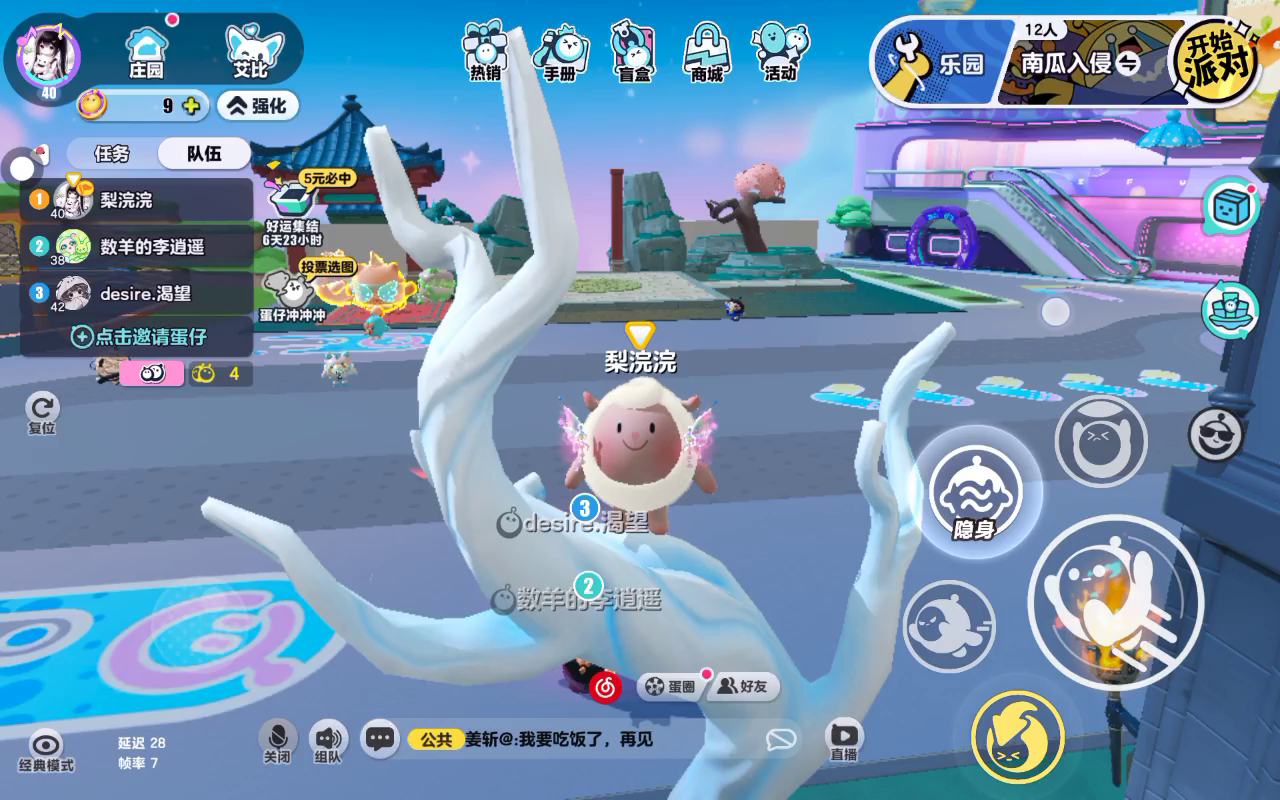
Task: Open the 活动 events menu
Action: pyautogui.click(x=780, y=51)
